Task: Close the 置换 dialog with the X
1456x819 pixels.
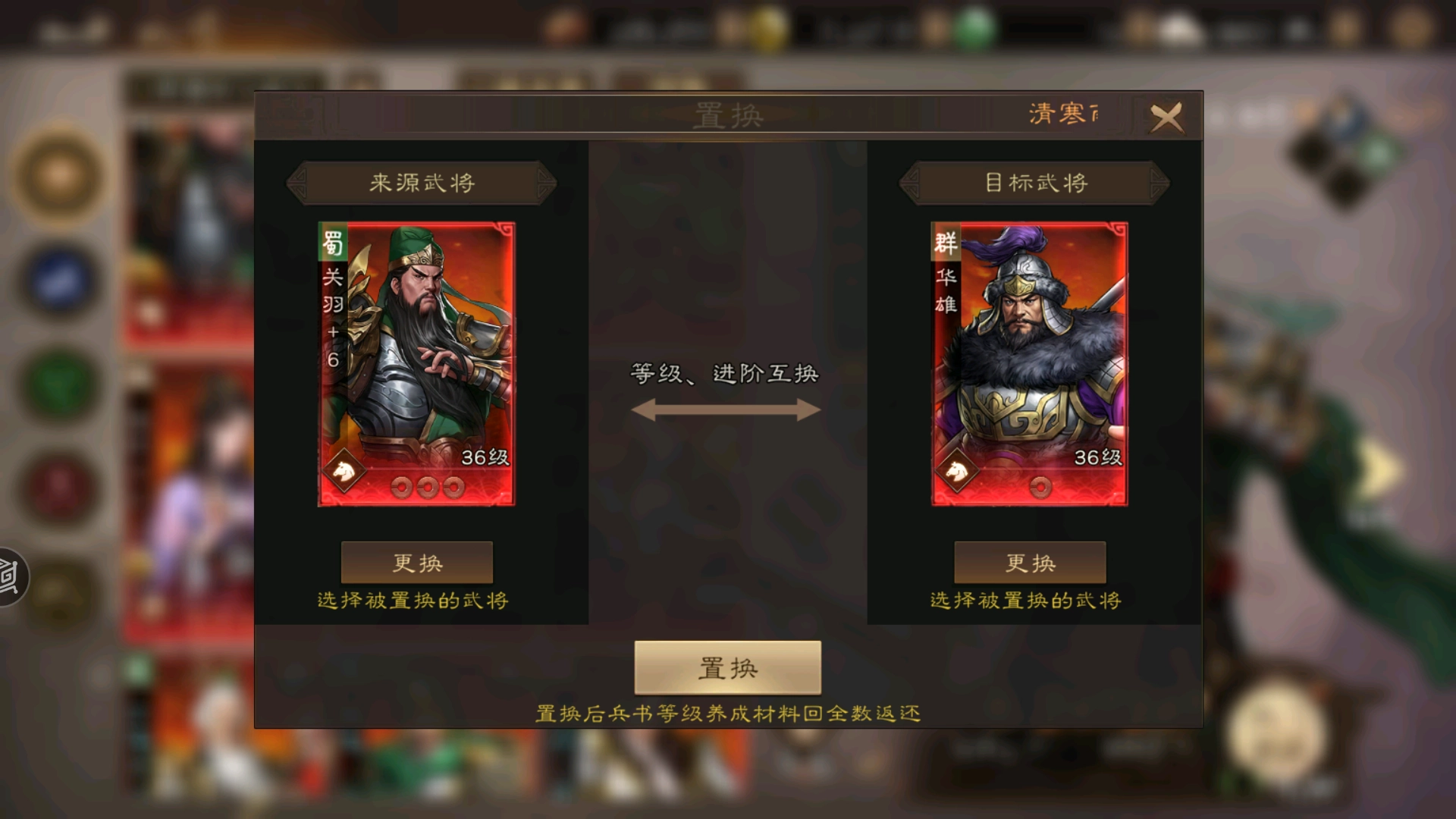Action: pos(1168,118)
